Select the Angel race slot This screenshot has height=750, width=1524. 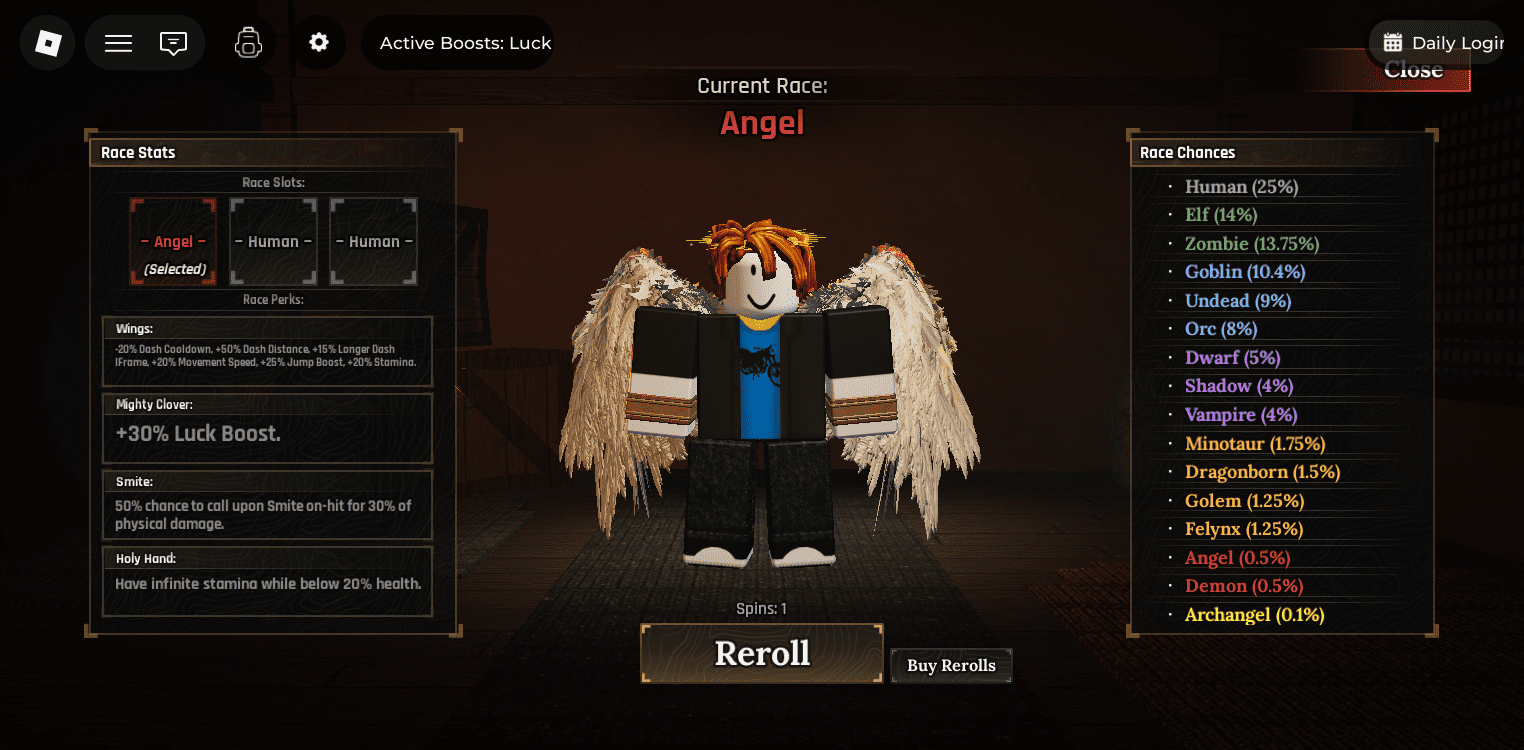coord(172,241)
